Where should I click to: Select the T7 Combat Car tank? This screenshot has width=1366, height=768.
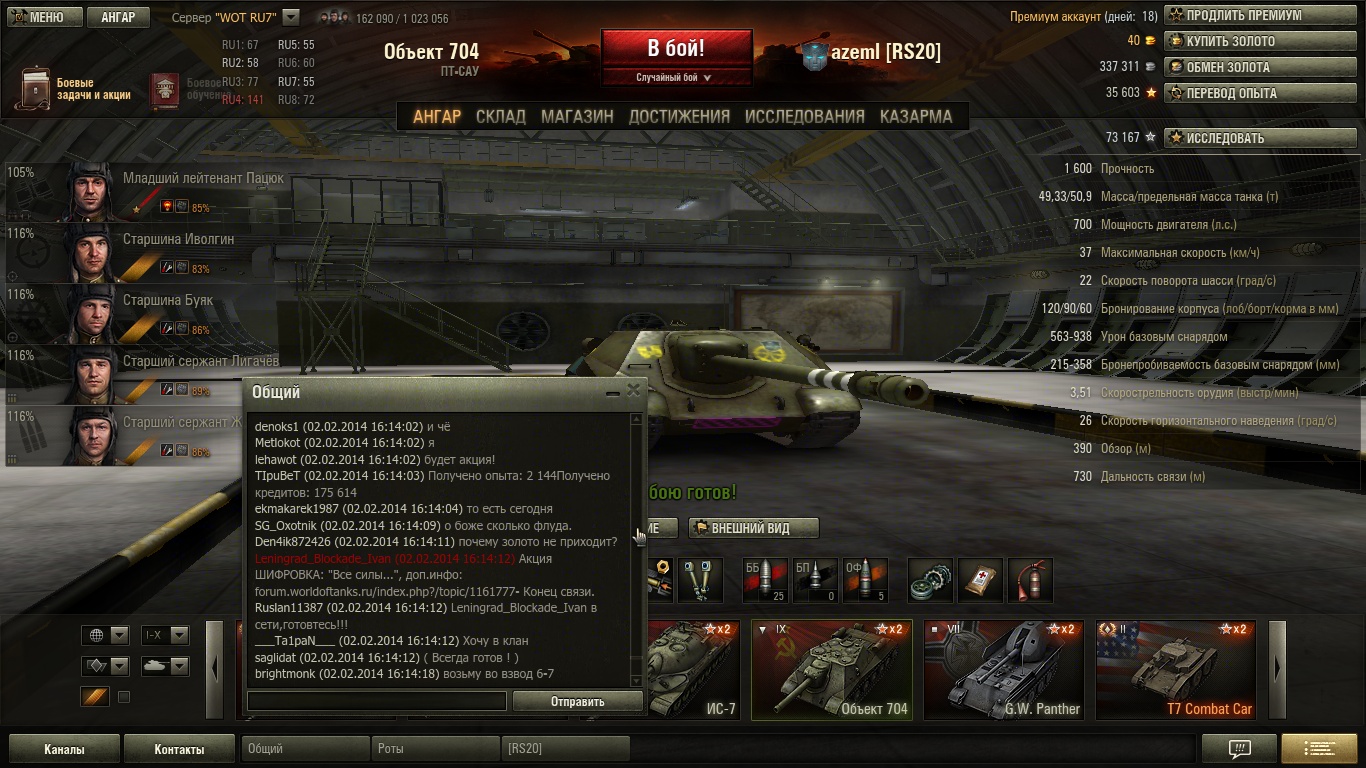pyautogui.click(x=1176, y=669)
